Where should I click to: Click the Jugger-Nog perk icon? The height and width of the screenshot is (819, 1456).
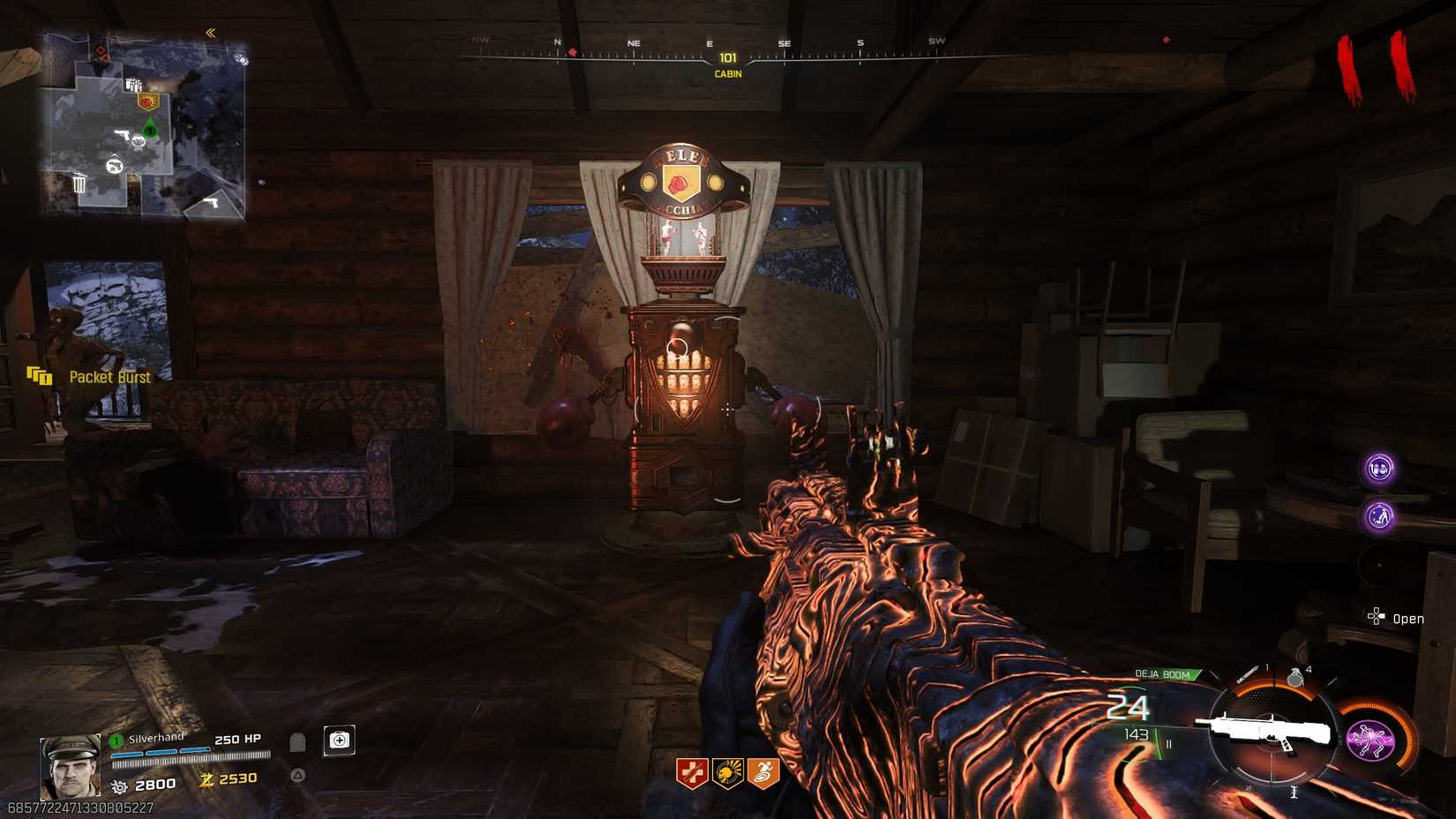tap(691, 770)
